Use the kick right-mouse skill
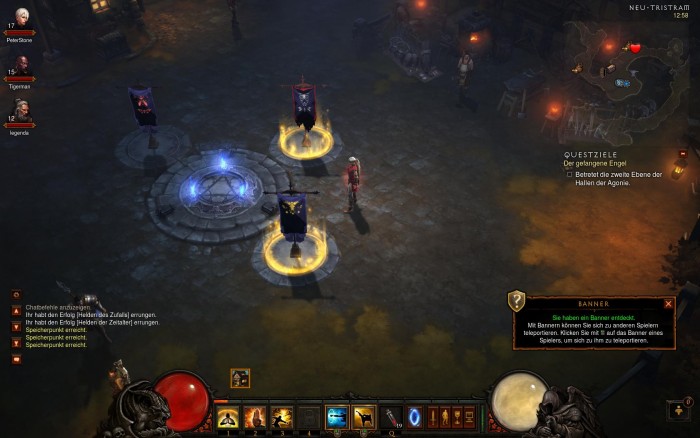This screenshot has width=700, height=438. point(363,417)
